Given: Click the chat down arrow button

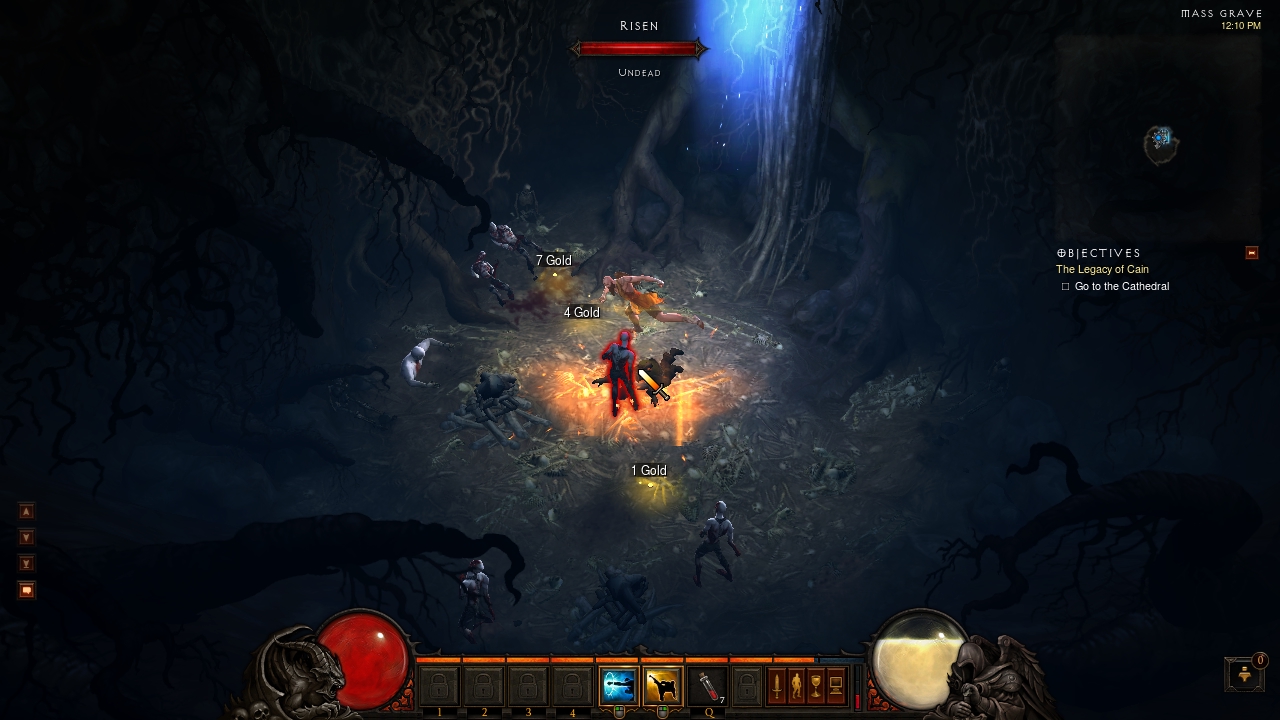Looking at the screenshot, I should pos(27,538).
